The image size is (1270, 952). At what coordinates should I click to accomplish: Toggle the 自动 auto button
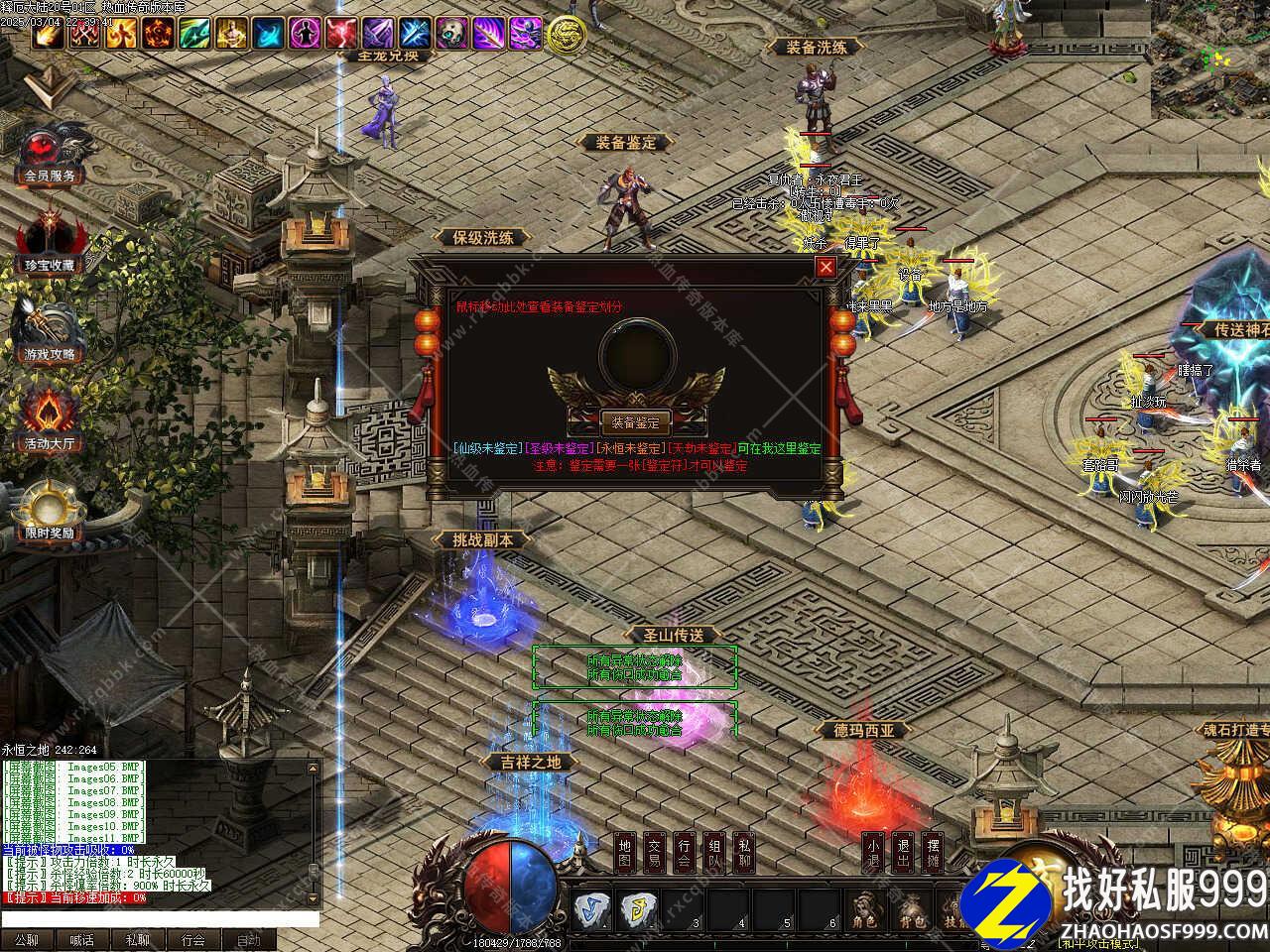(249, 940)
